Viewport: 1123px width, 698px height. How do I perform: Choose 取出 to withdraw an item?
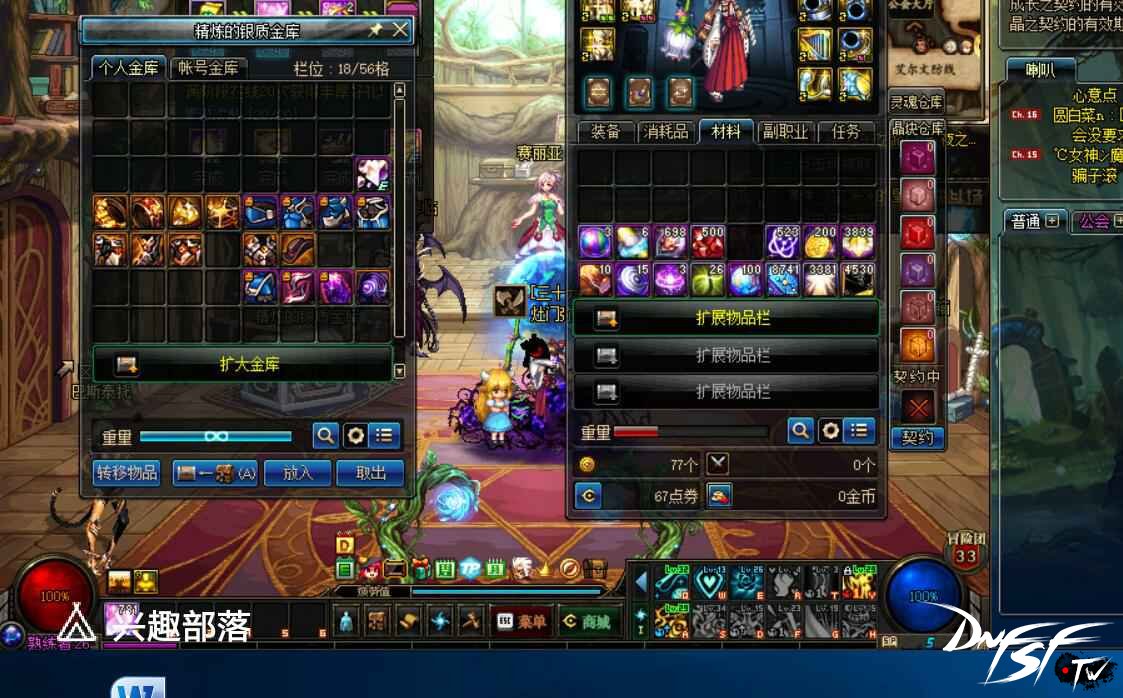[370, 473]
